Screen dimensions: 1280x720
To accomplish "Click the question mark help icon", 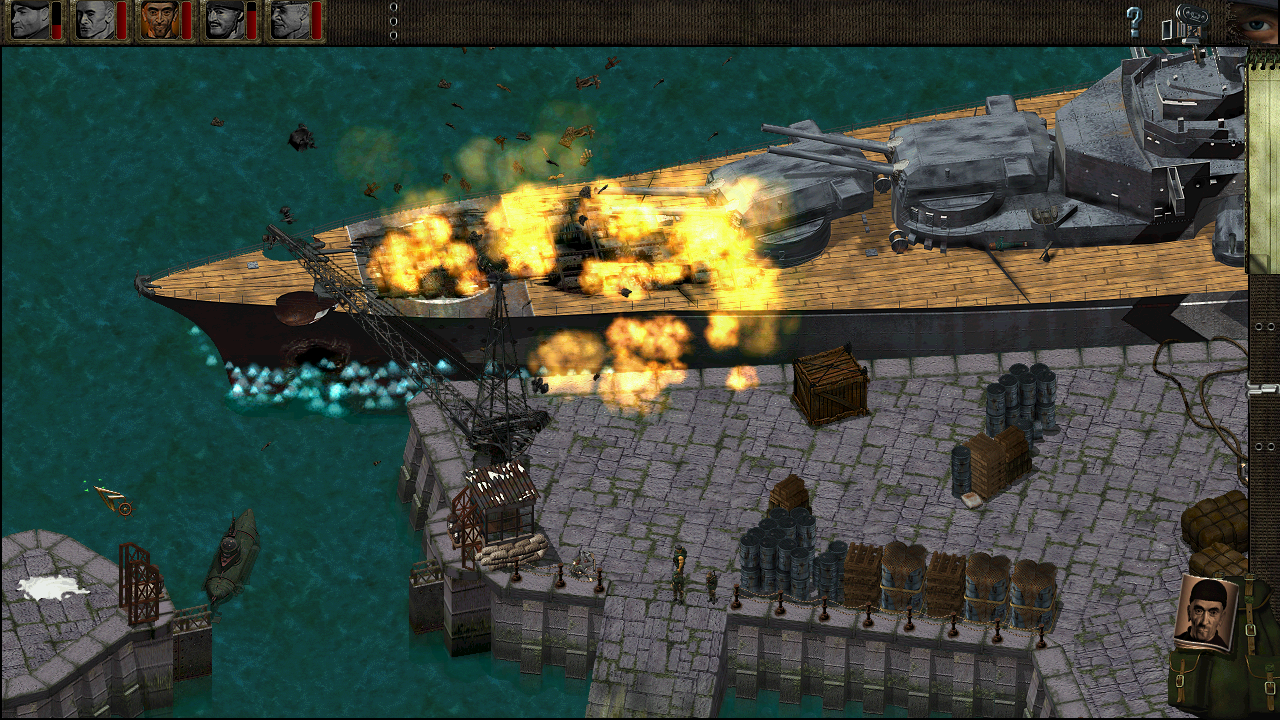I will pos(1134,20).
